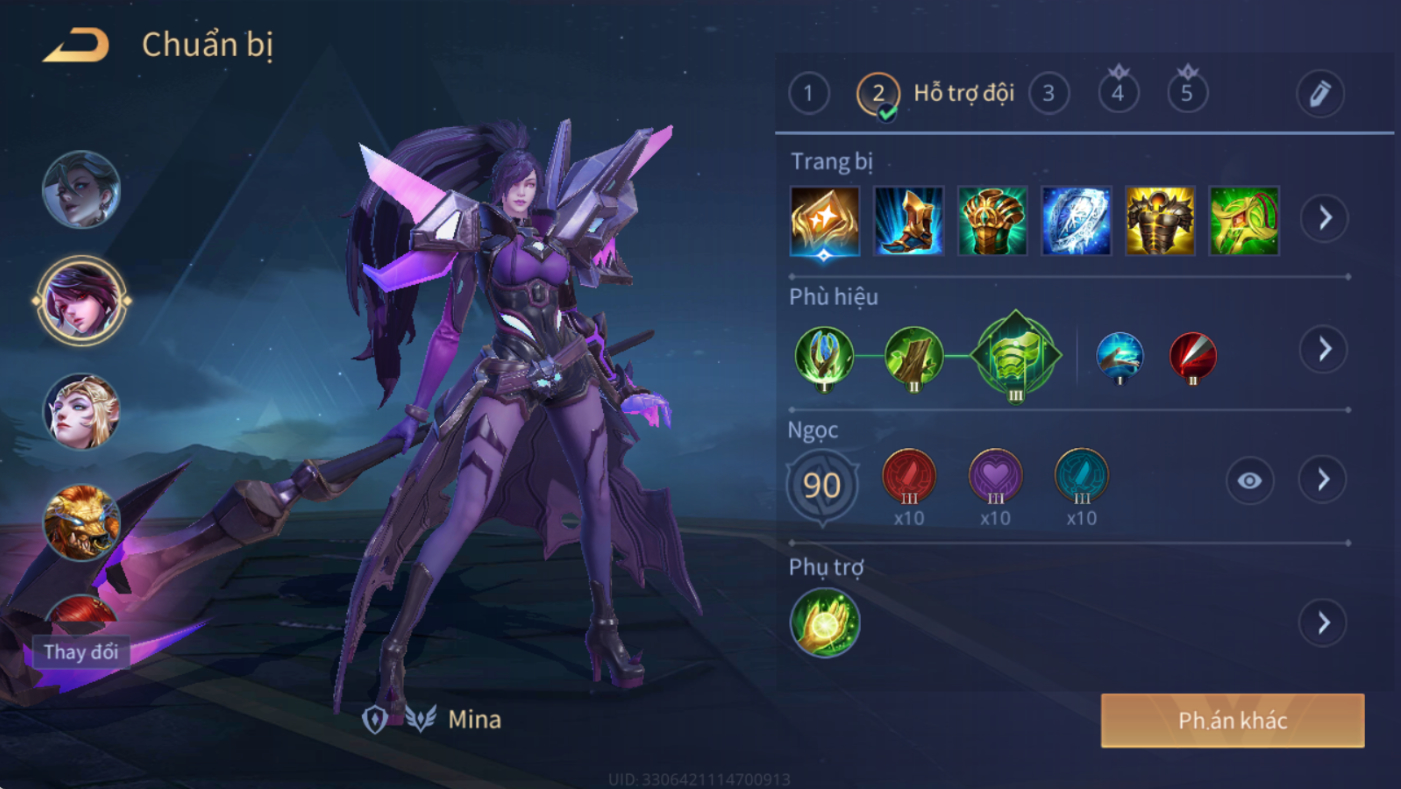Expand the Phù hiệu section arrow
Viewport: 1401px width, 789px height.
coord(1324,349)
